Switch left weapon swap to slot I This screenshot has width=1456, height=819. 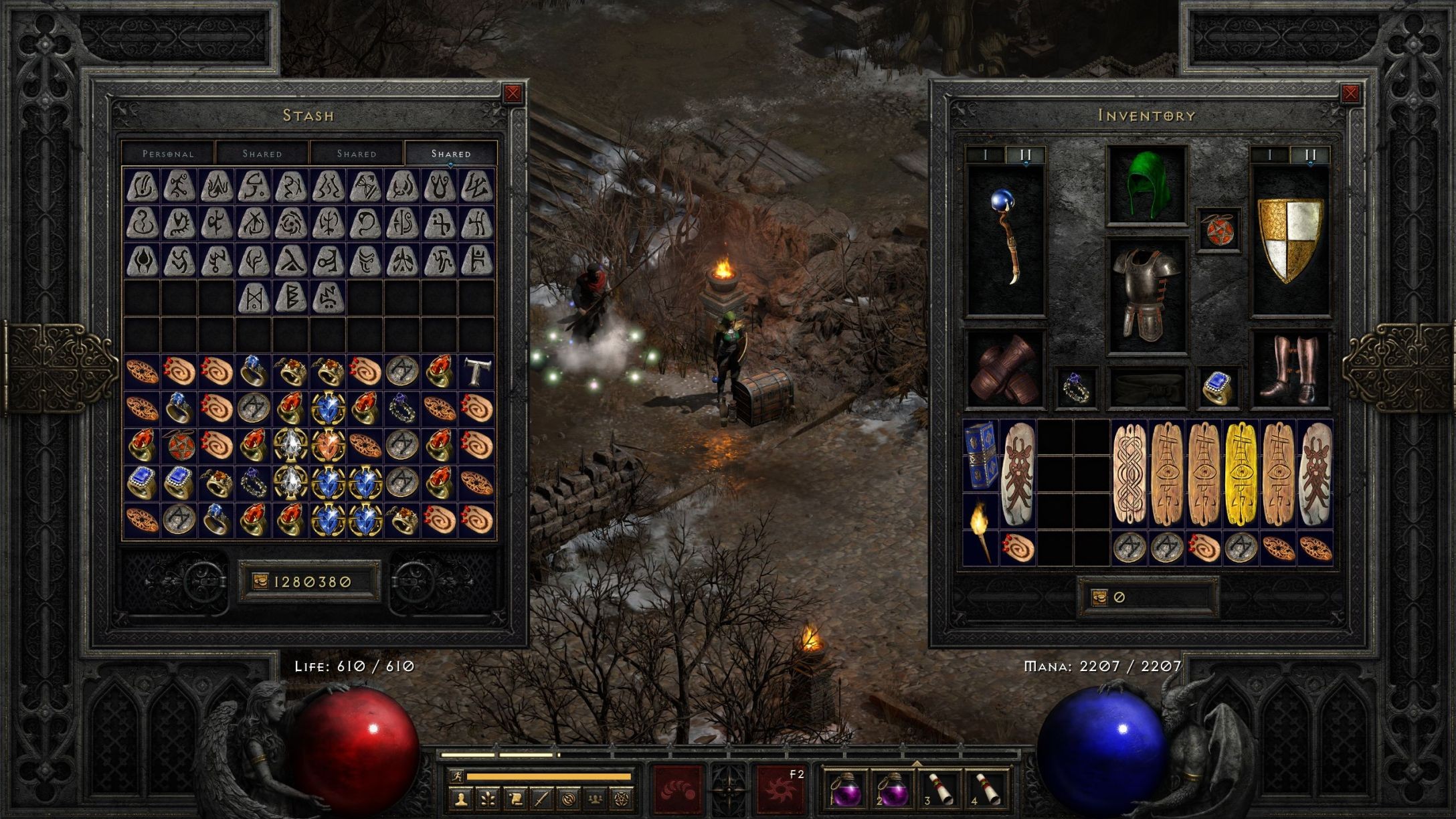(x=985, y=154)
